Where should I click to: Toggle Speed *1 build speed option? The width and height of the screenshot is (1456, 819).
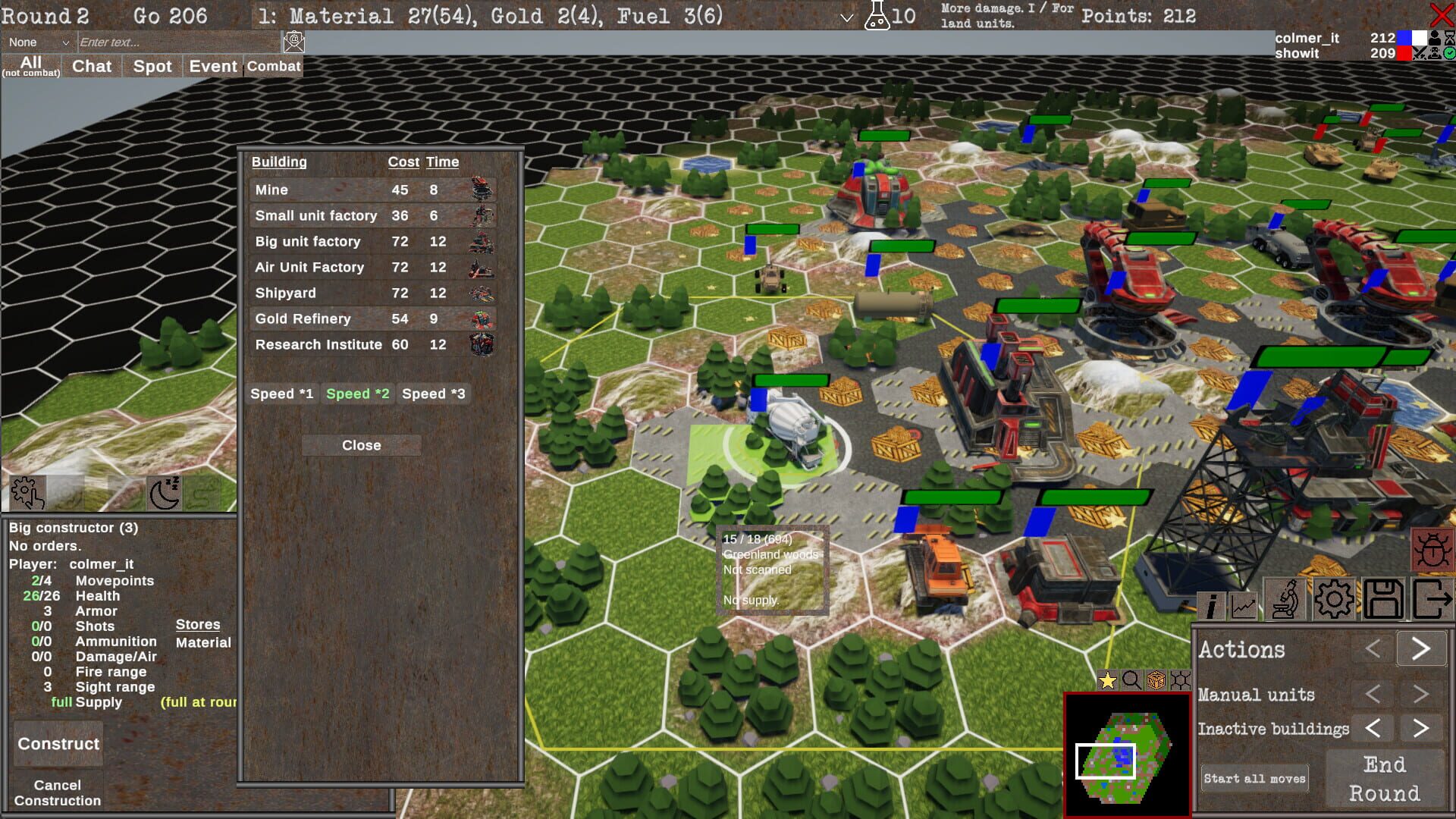(x=282, y=394)
